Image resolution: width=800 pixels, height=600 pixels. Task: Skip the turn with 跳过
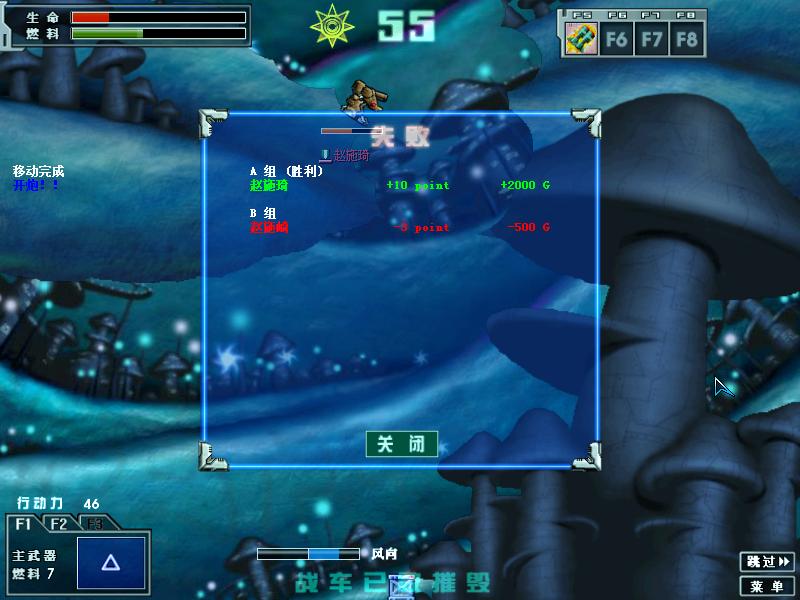click(x=767, y=562)
